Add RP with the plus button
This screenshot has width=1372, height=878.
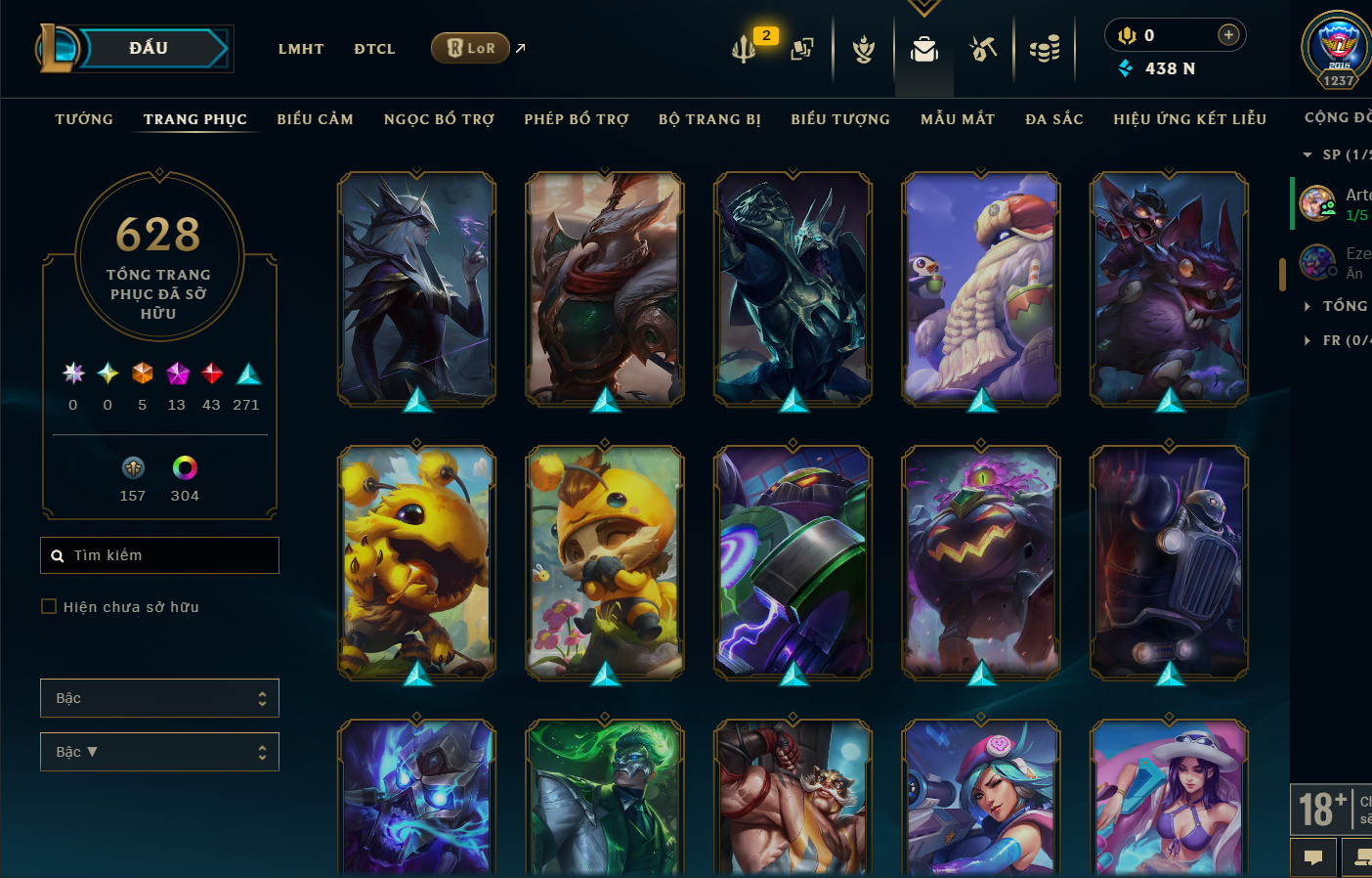click(x=1228, y=35)
